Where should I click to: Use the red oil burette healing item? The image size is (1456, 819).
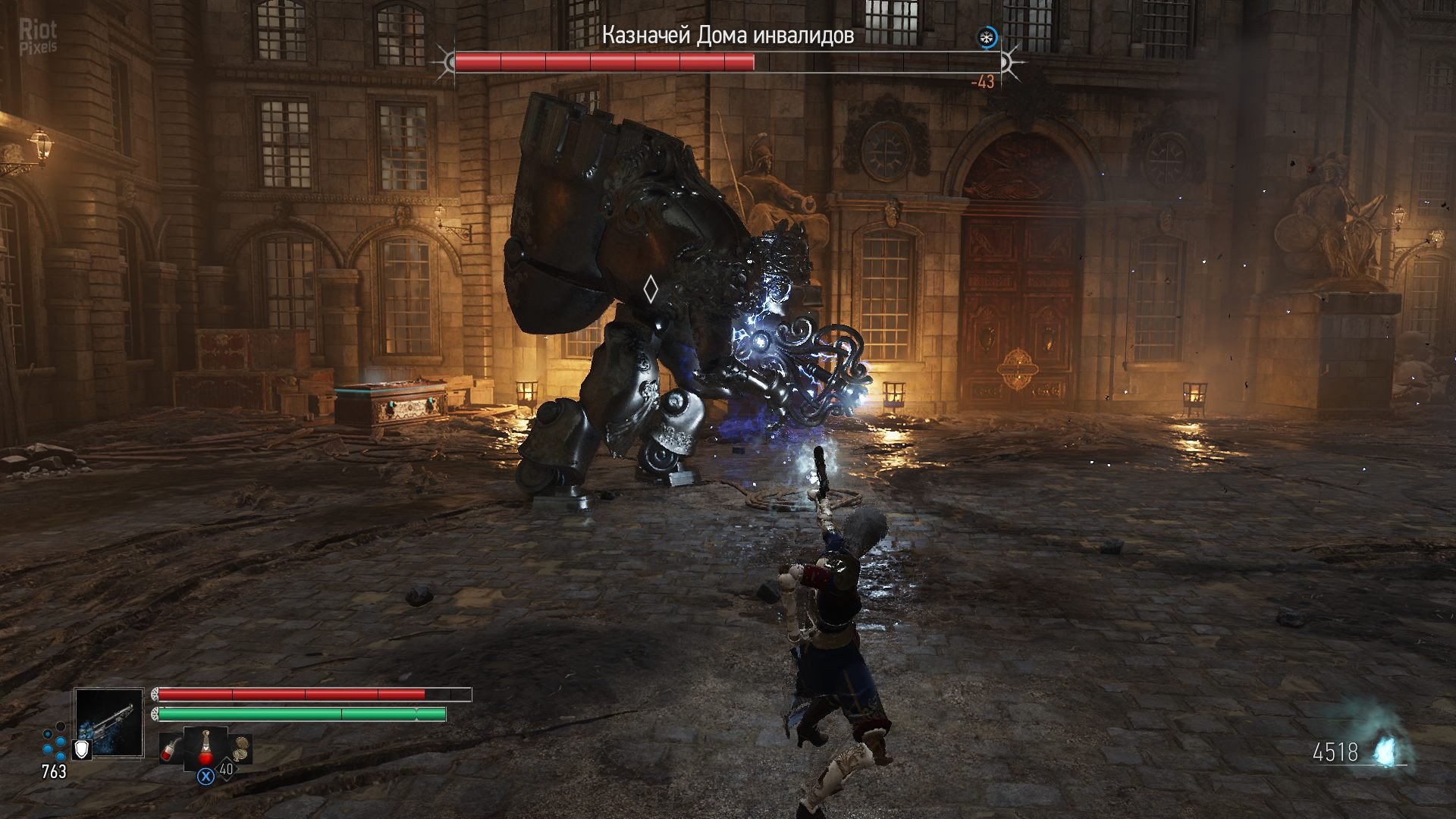point(206,747)
